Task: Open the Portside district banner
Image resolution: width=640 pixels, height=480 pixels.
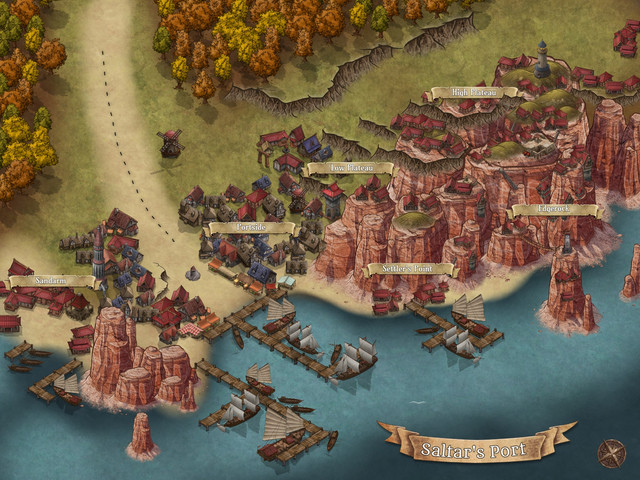Action: click(x=251, y=228)
